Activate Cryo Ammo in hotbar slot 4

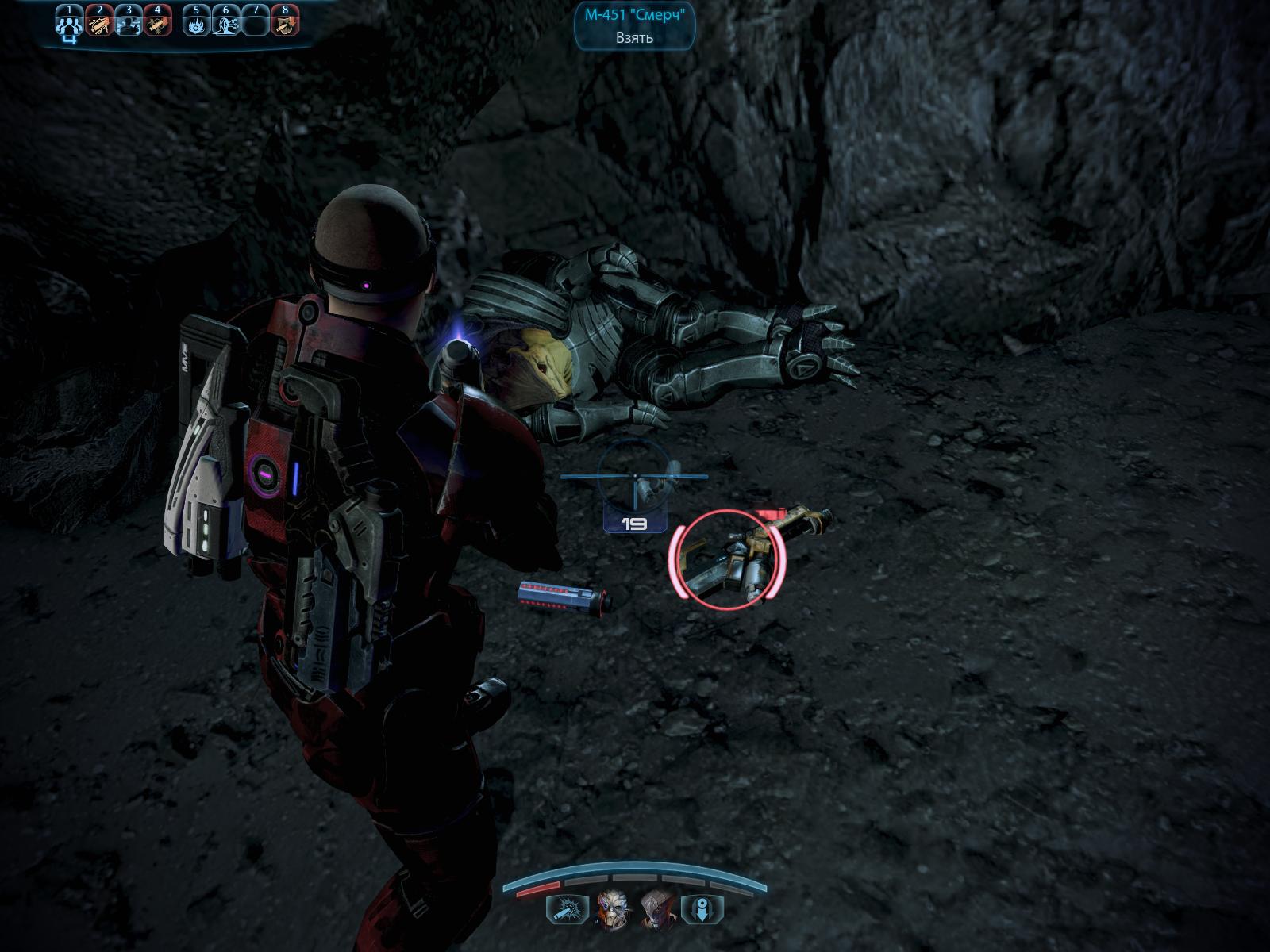(x=158, y=23)
